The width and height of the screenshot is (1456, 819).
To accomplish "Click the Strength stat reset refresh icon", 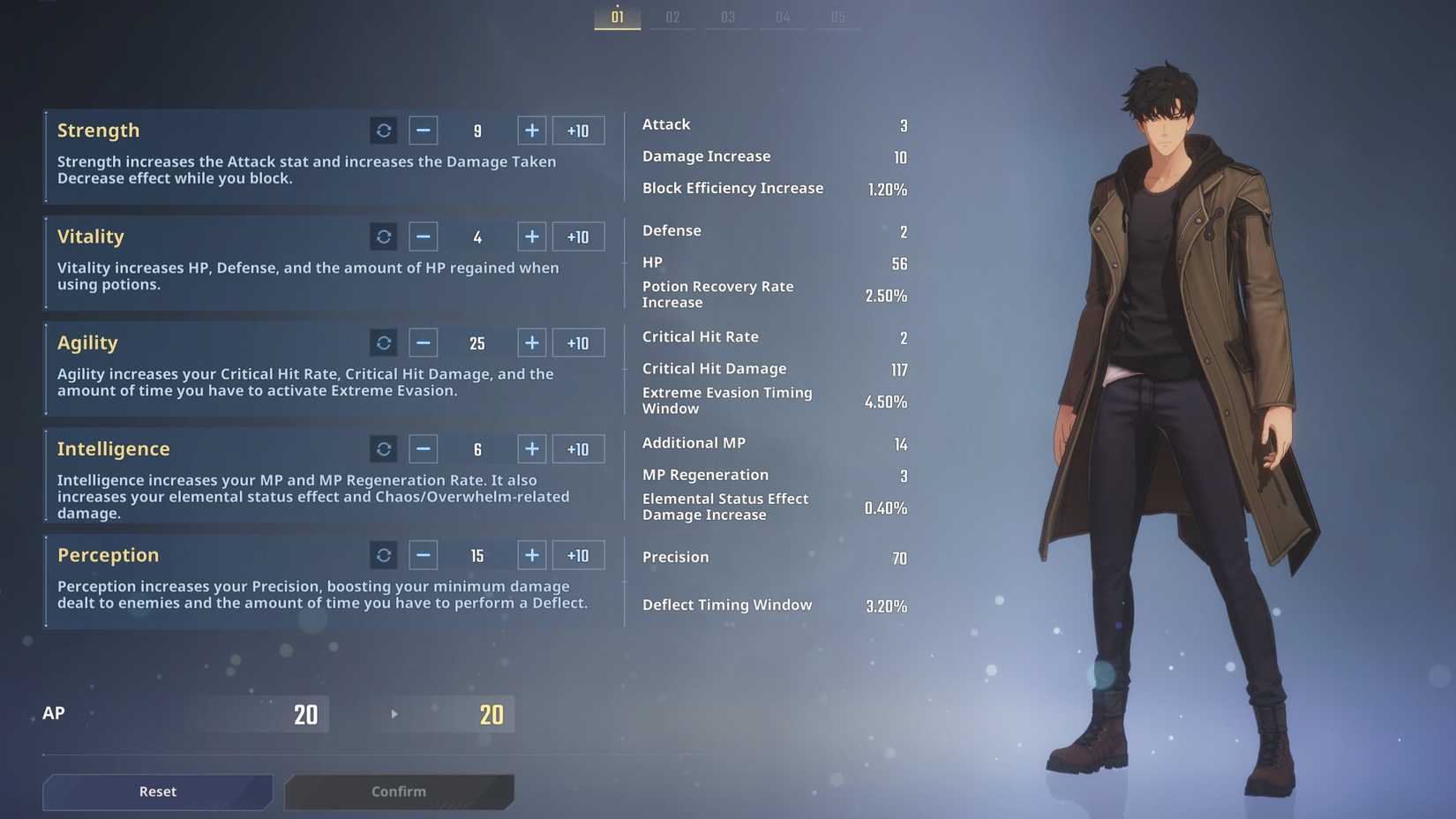I will (x=384, y=130).
